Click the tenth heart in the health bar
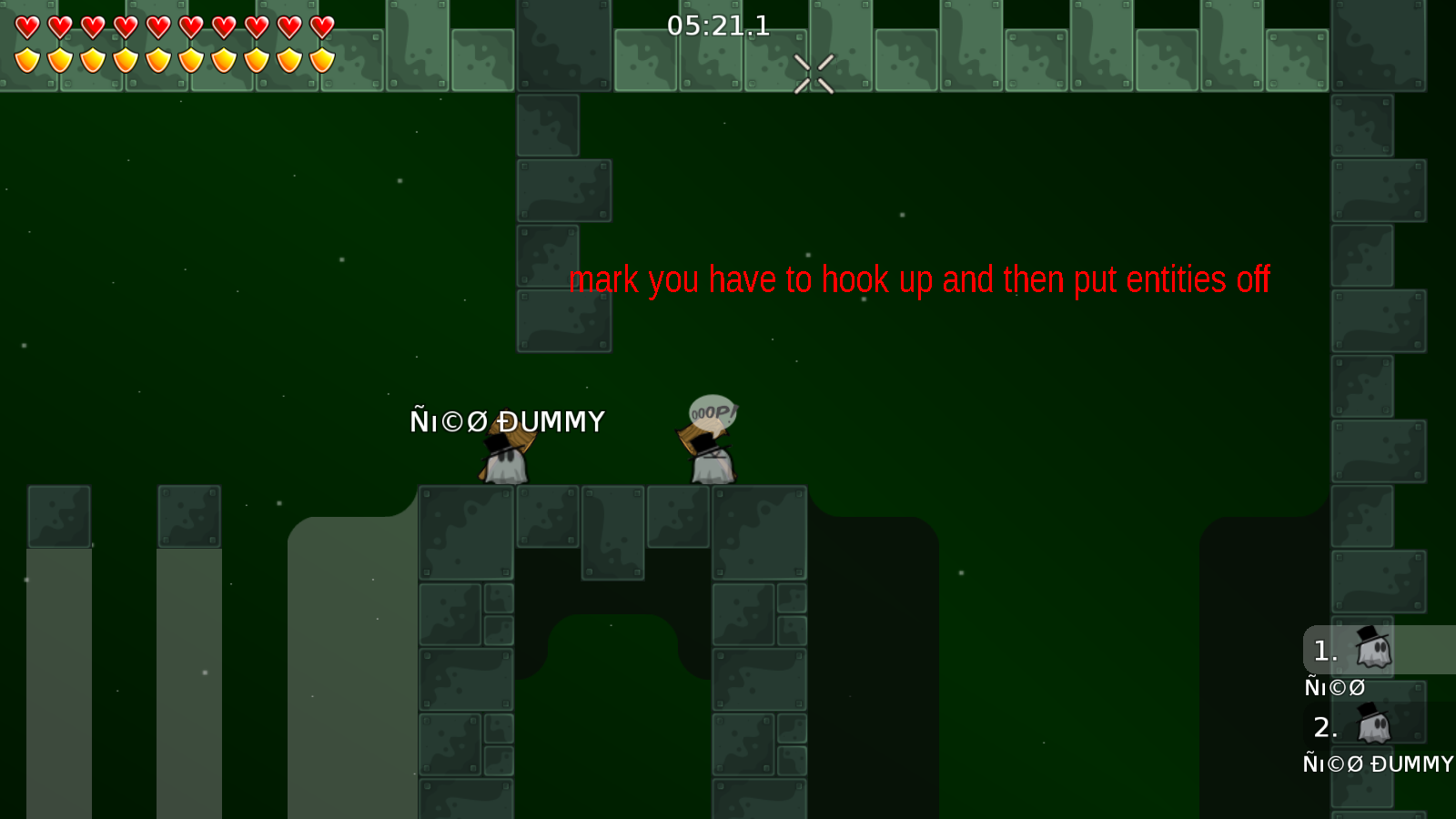This screenshot has height=819, width=1456. (x=321, y=27)
